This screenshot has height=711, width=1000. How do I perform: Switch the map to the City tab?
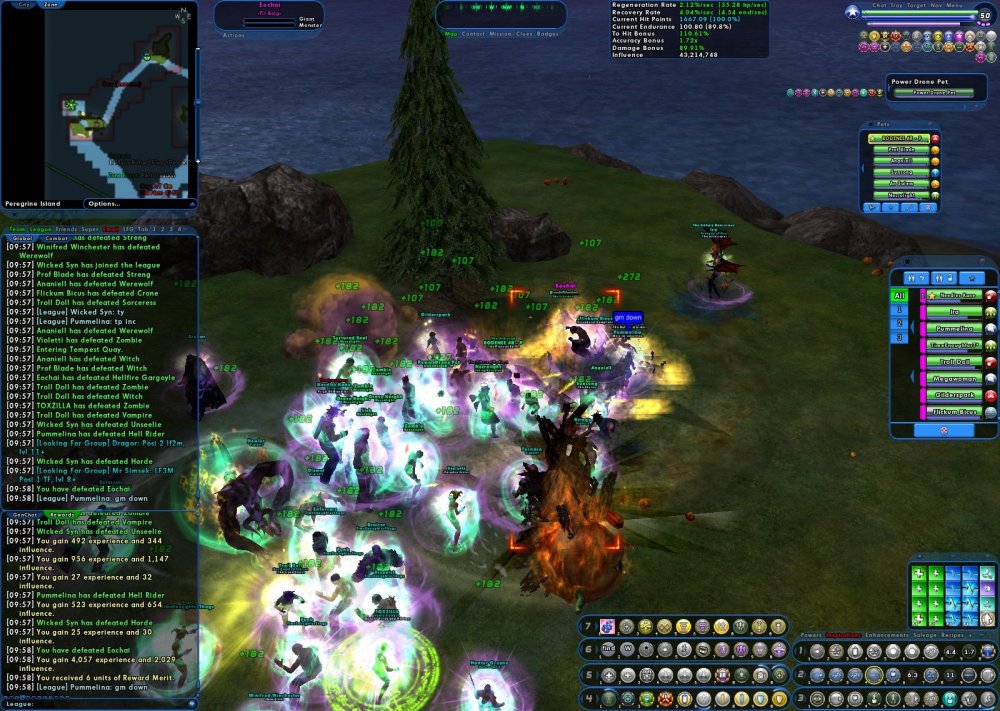coord(25,5)
